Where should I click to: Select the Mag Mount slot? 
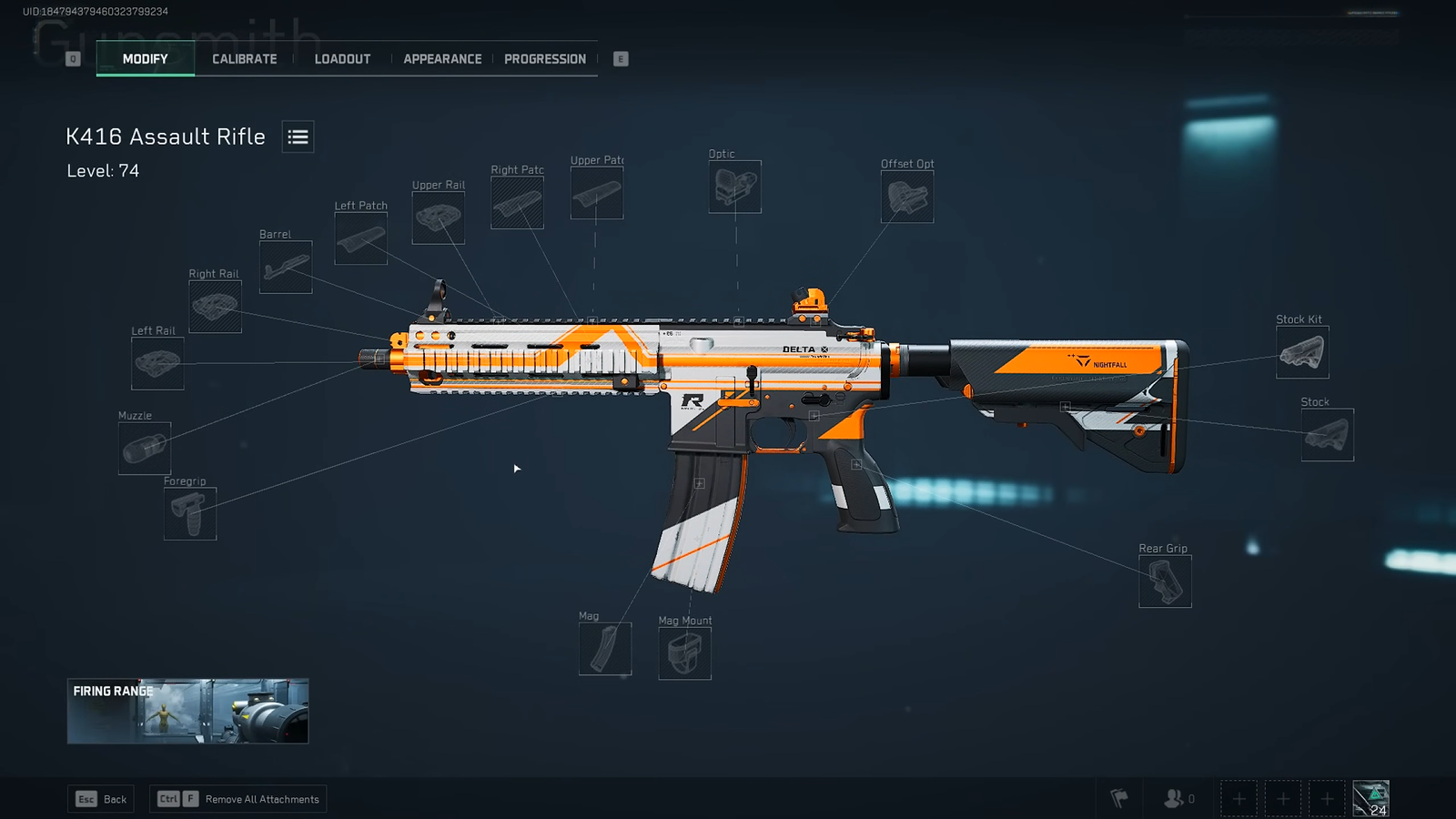[x=684, y=653]
